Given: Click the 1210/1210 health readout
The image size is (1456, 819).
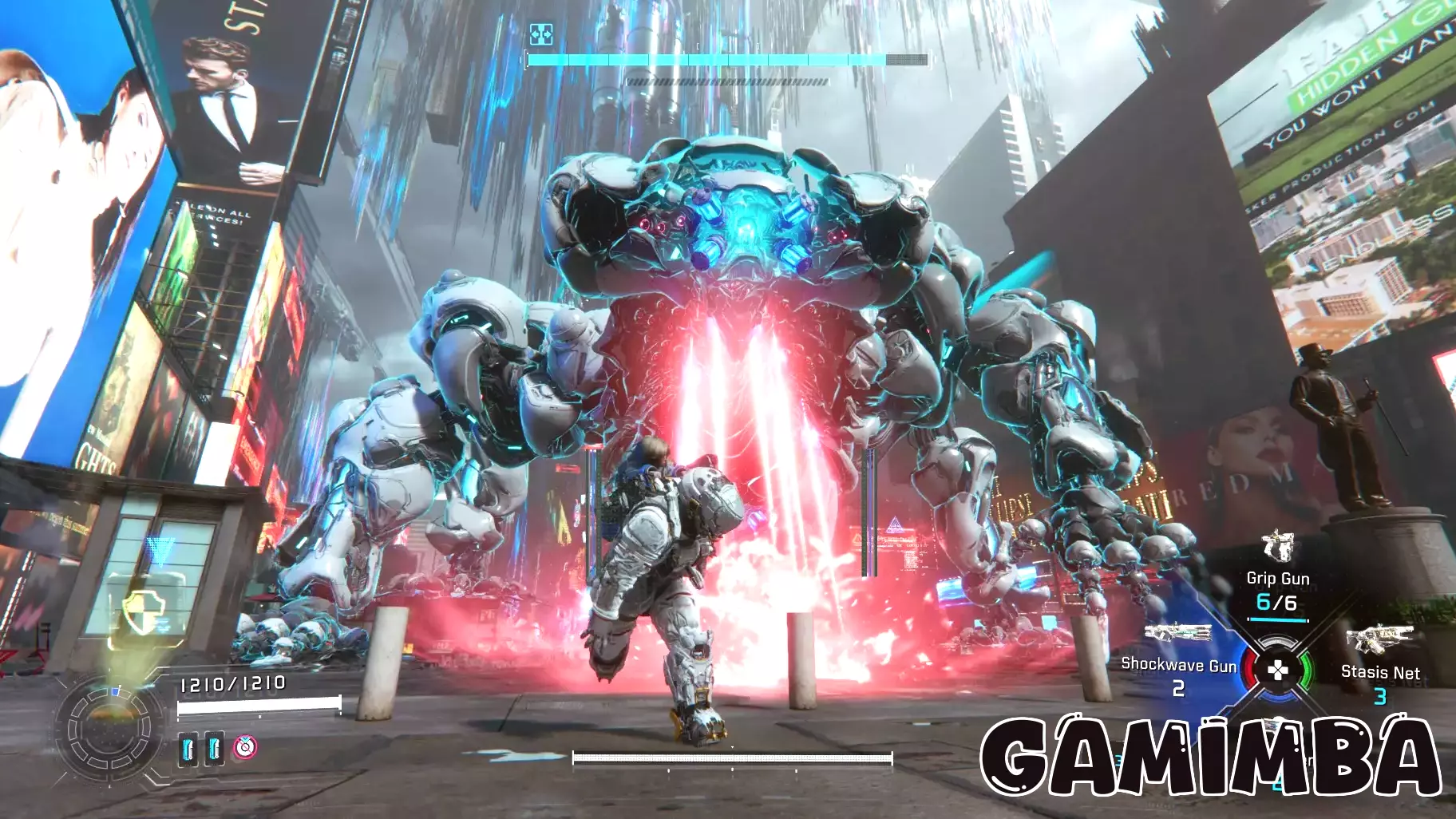Looking at the screenshot, I should (x=232, y=682).
